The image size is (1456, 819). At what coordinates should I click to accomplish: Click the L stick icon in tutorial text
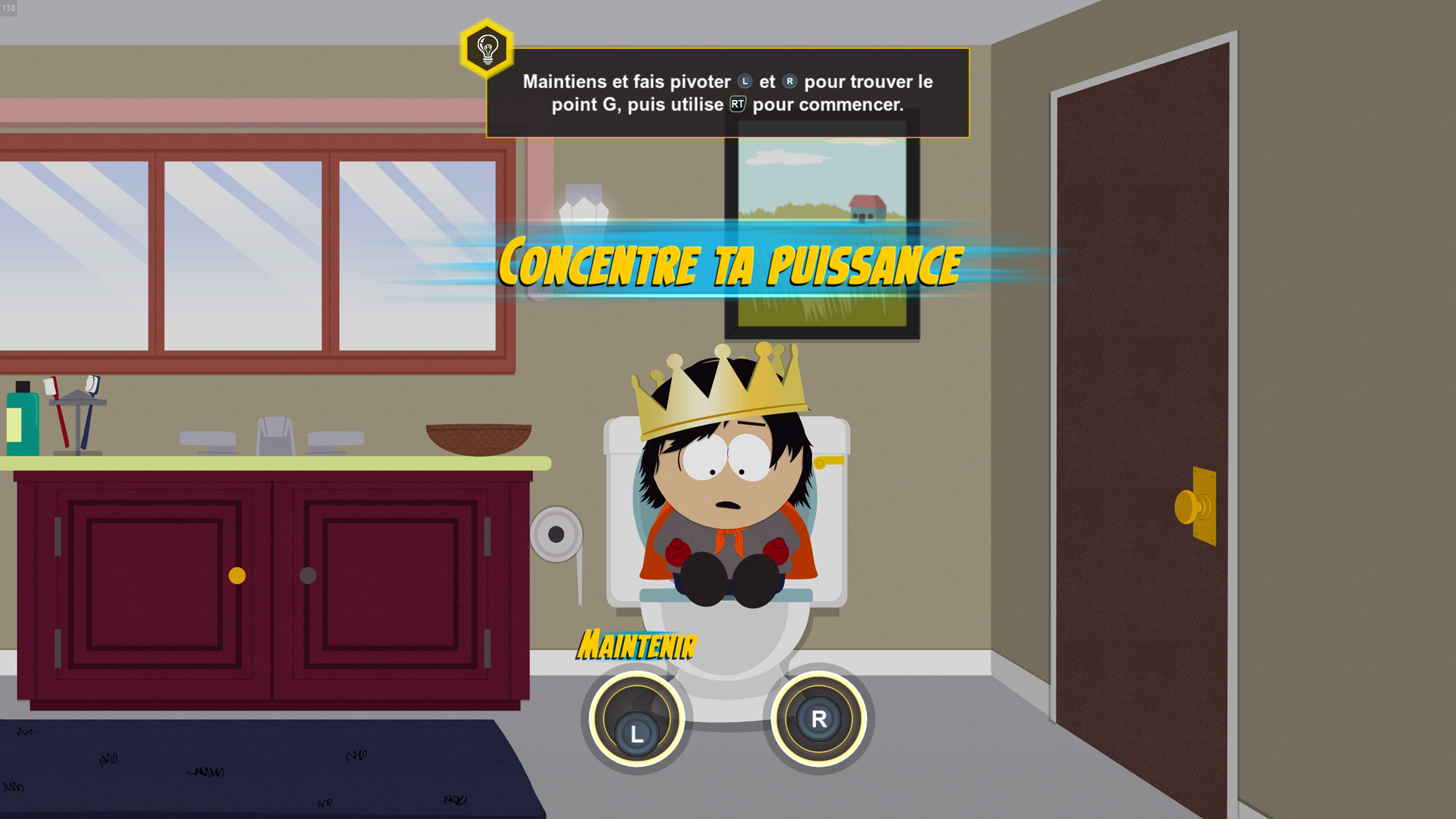745,80
